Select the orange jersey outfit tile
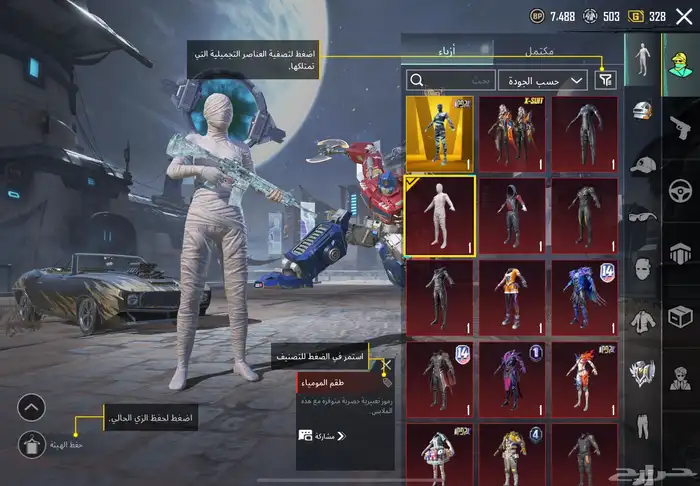The height and width of the screenshot is (486, 700). pyautogui.click(x=512, y=297)
